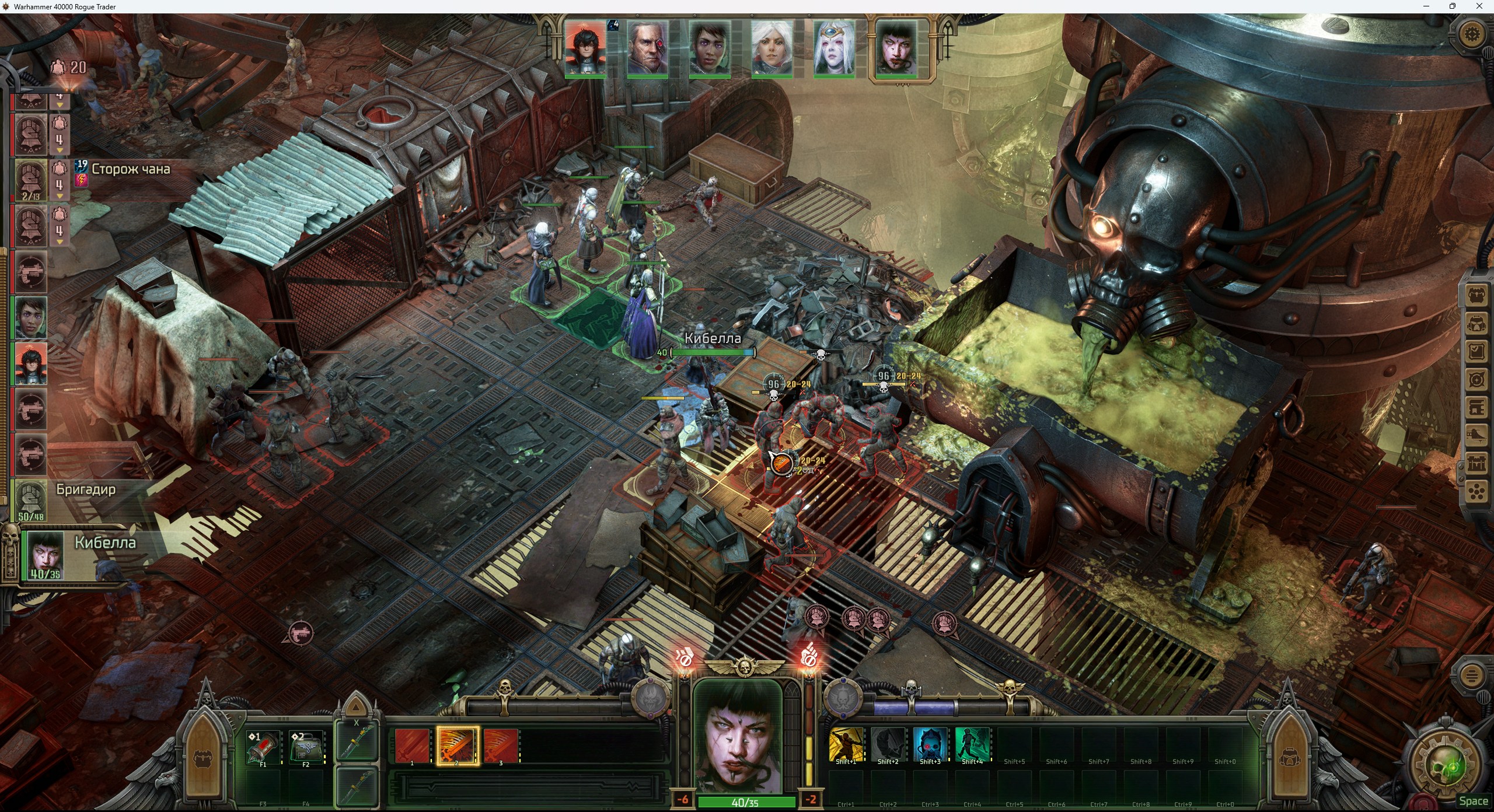
Task: Choose the red-background dark-haired party portrait
Action: [585, 48]
